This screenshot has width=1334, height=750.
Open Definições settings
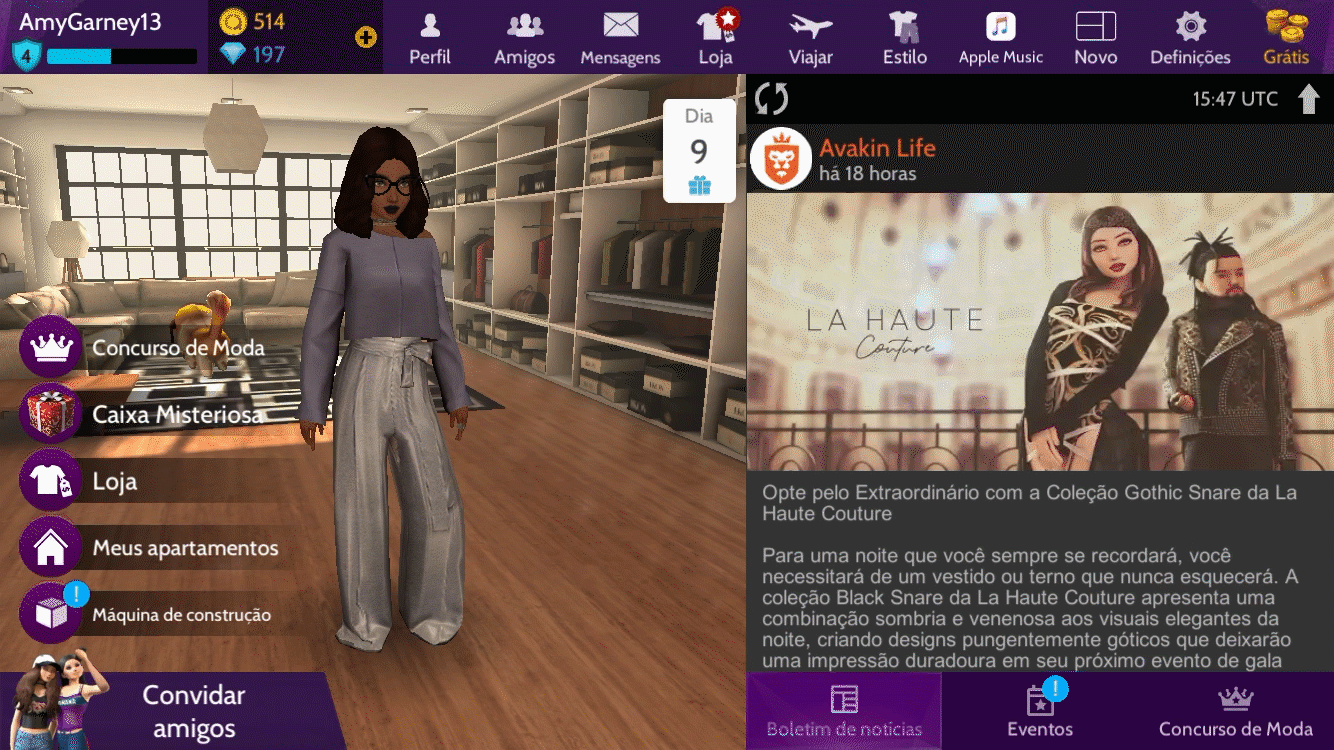point(1190,37)
